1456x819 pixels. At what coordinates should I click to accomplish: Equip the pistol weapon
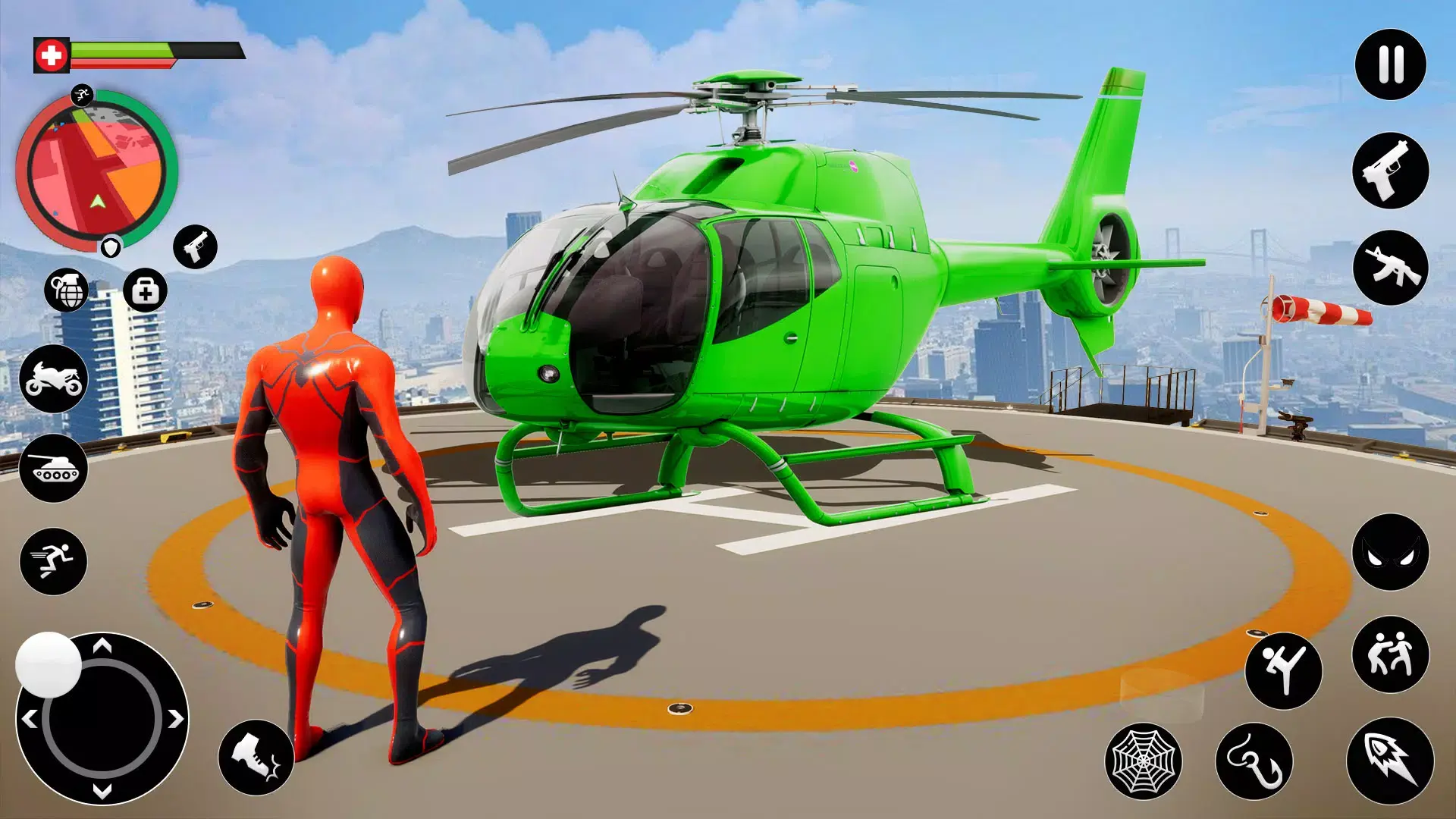[x=1389, y=173]
